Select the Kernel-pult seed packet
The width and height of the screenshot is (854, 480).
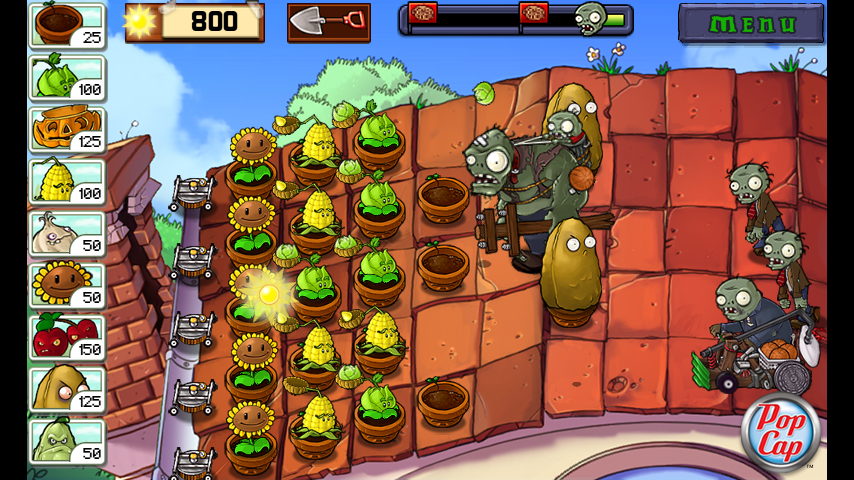[x=67, y=182]
